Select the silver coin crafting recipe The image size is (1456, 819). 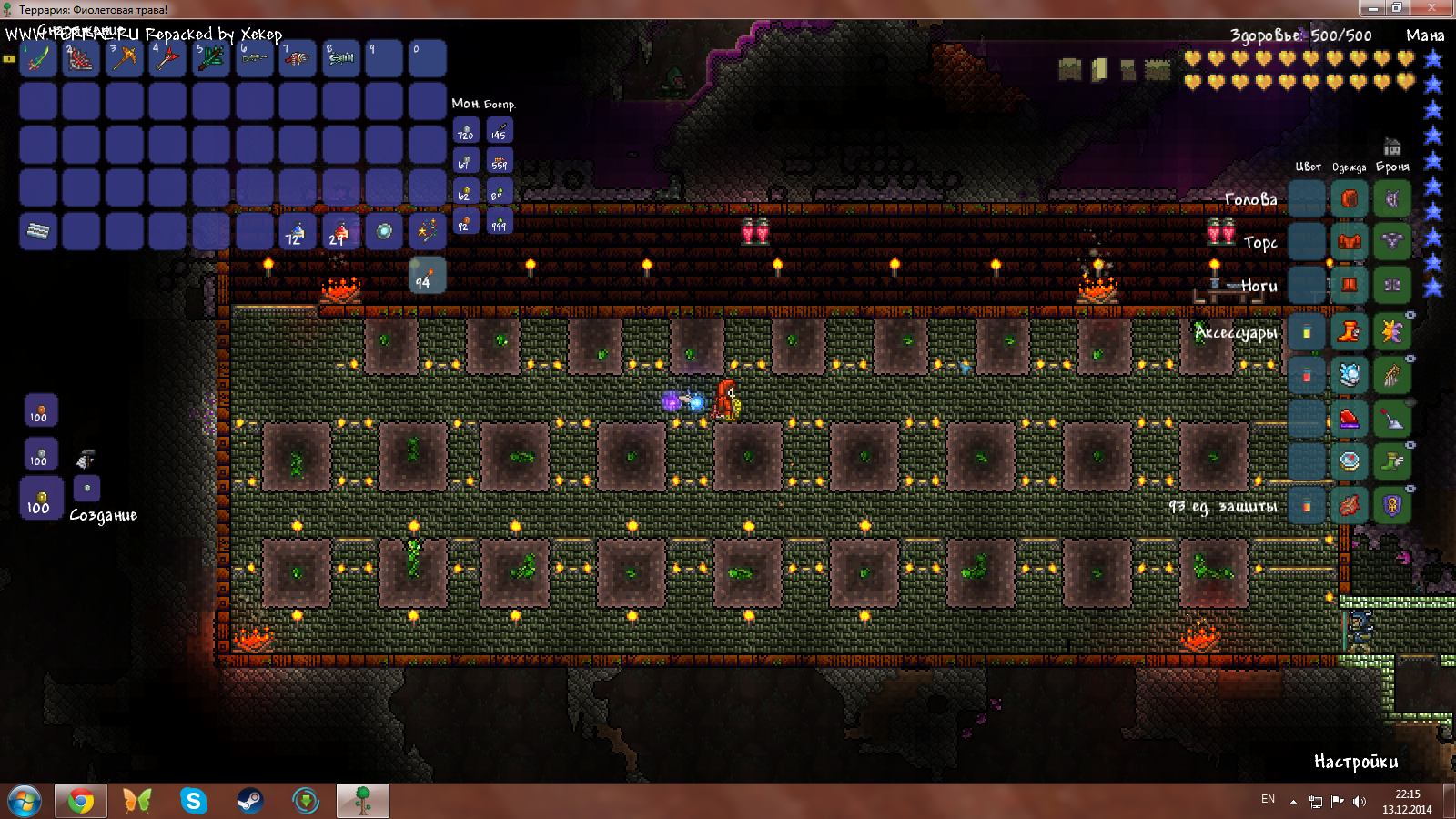(x=41, y=454)
